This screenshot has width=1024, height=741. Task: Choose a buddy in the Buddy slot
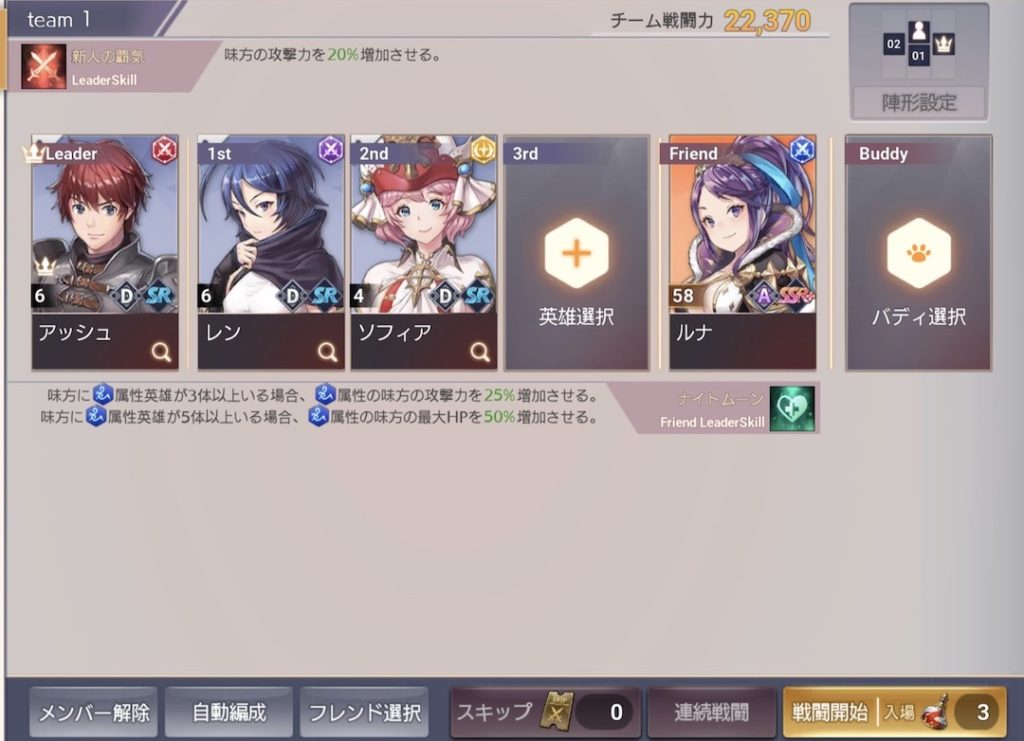(x=918, y=253)
